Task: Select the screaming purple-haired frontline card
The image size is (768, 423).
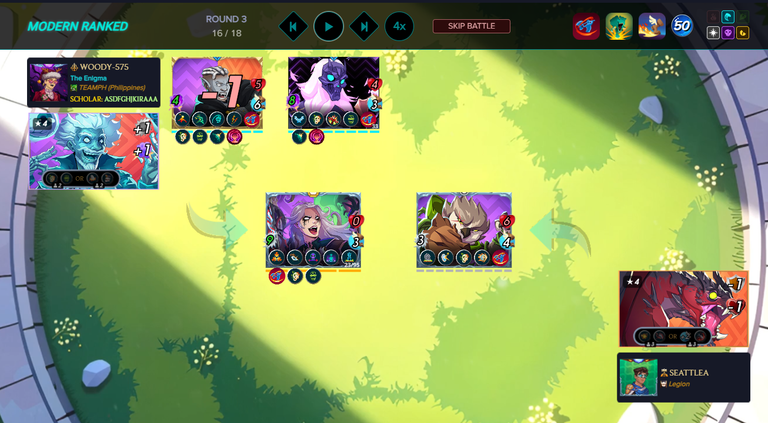Action: tap(313, 230)
